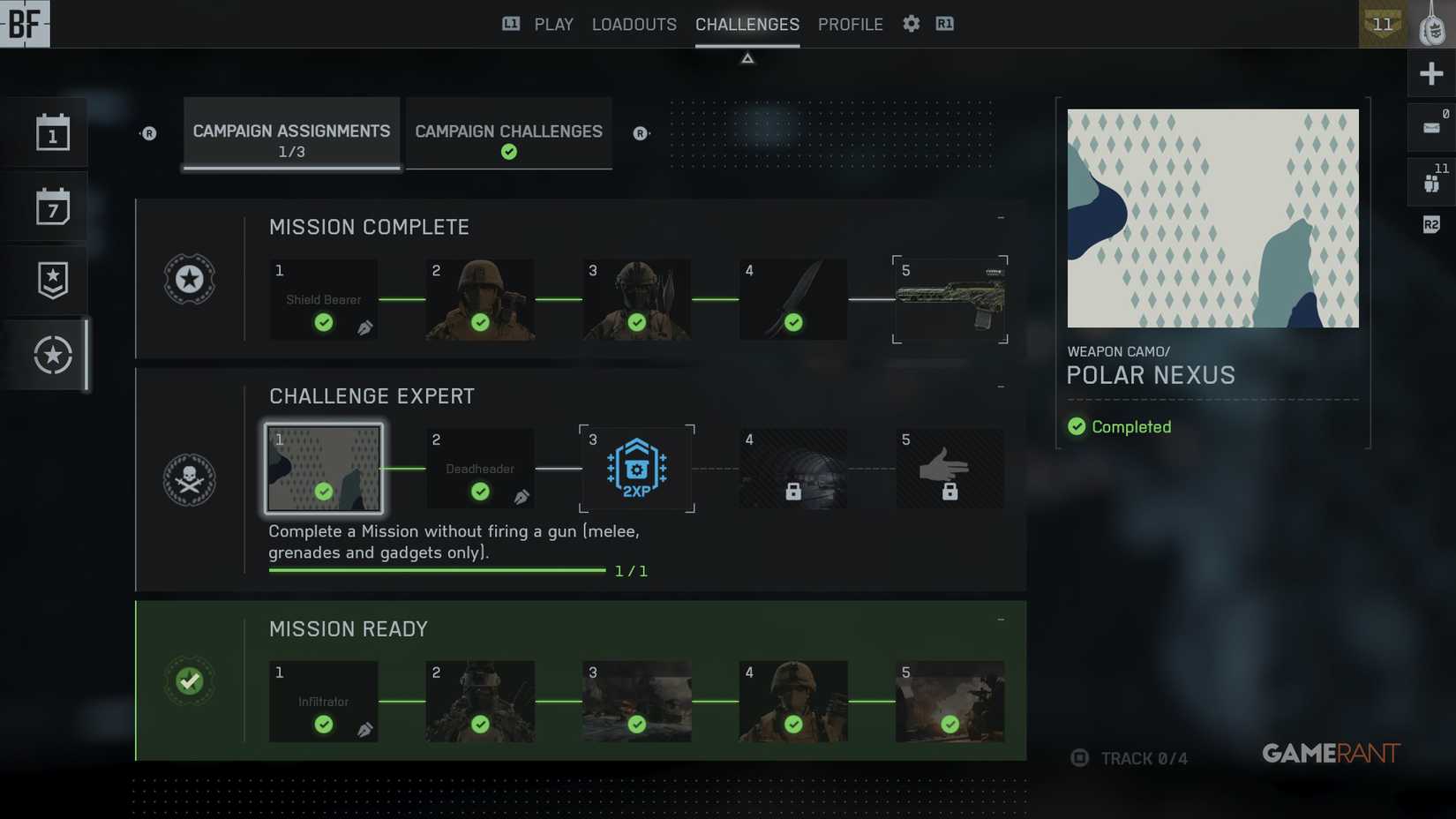
Task: Click the plus icon in the side panel
Action: click(x=1430, y=73)
